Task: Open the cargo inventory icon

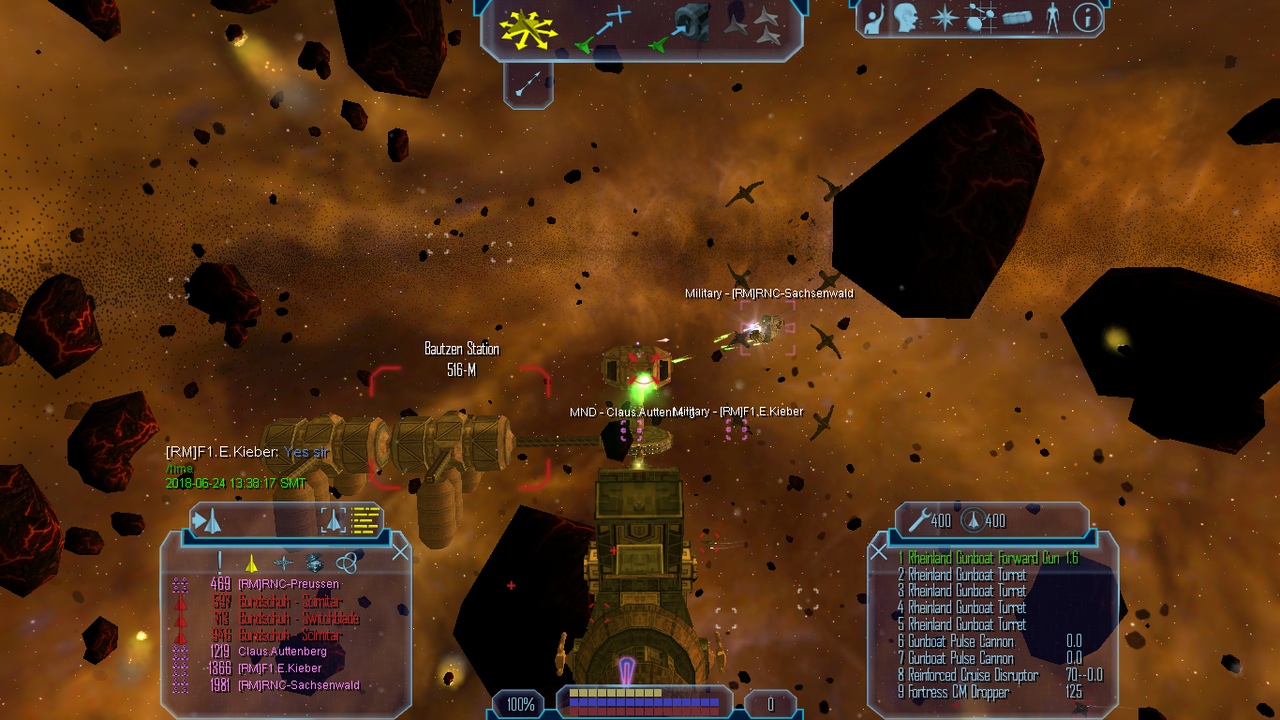Action: 1016,18
